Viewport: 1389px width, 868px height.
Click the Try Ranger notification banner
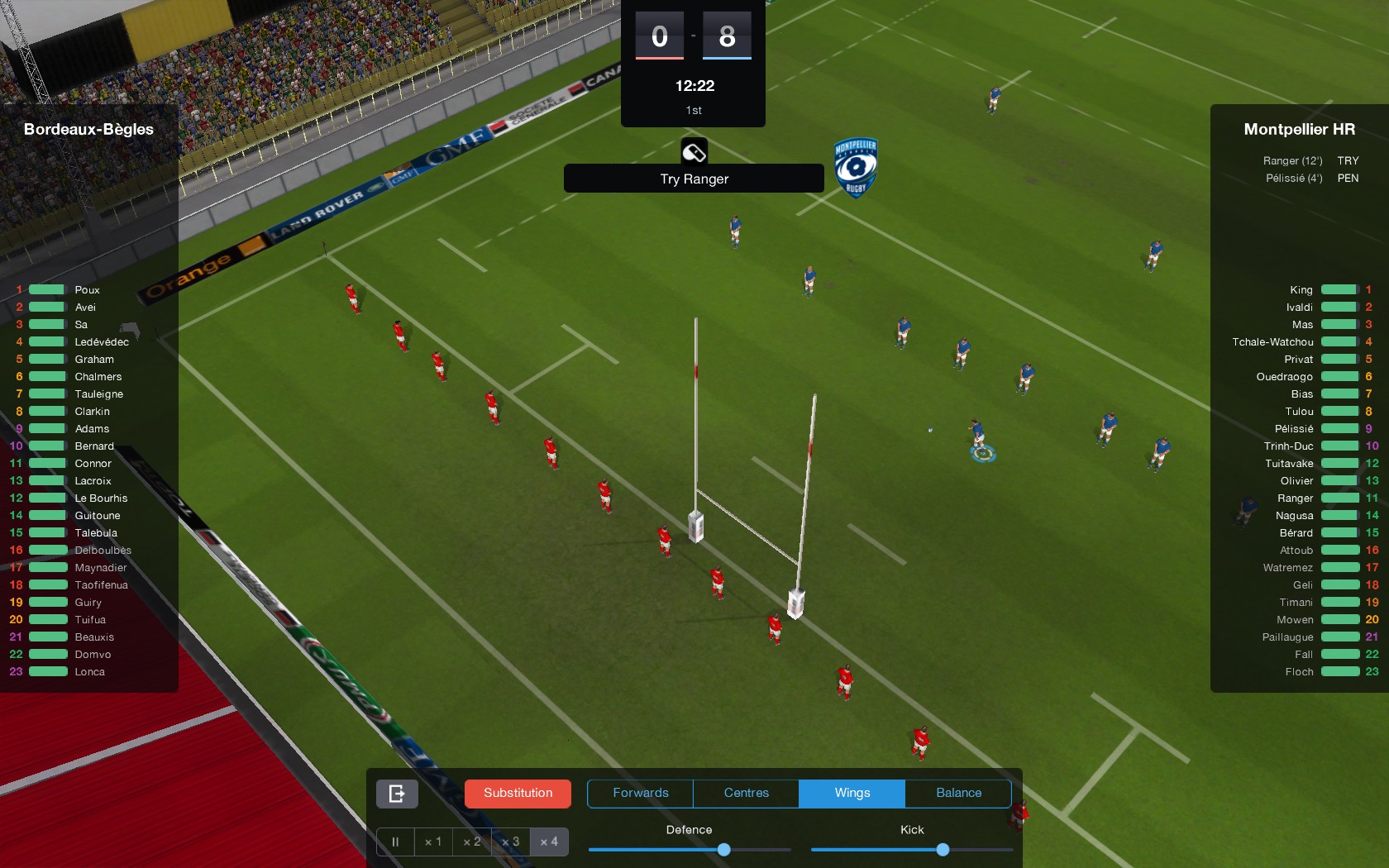(x=693, y=179)
